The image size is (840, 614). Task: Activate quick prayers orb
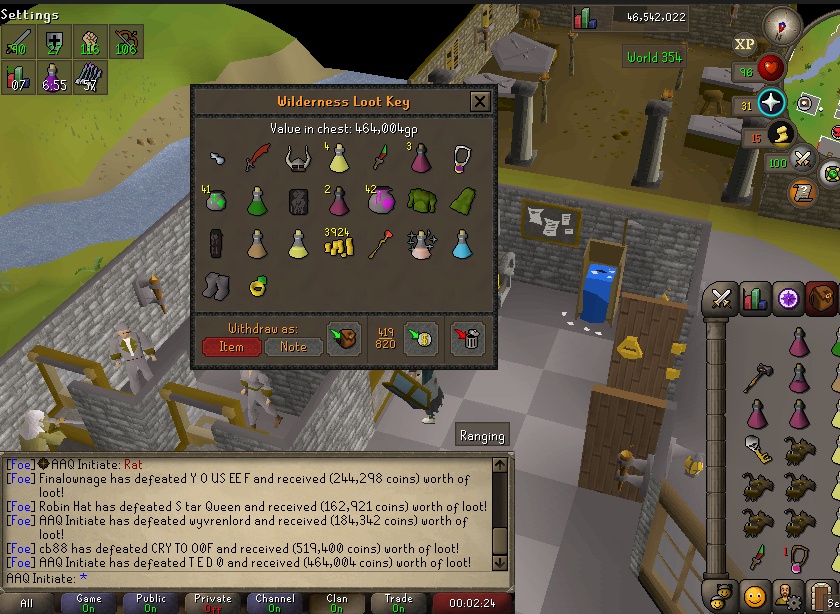tap(771, 103)
